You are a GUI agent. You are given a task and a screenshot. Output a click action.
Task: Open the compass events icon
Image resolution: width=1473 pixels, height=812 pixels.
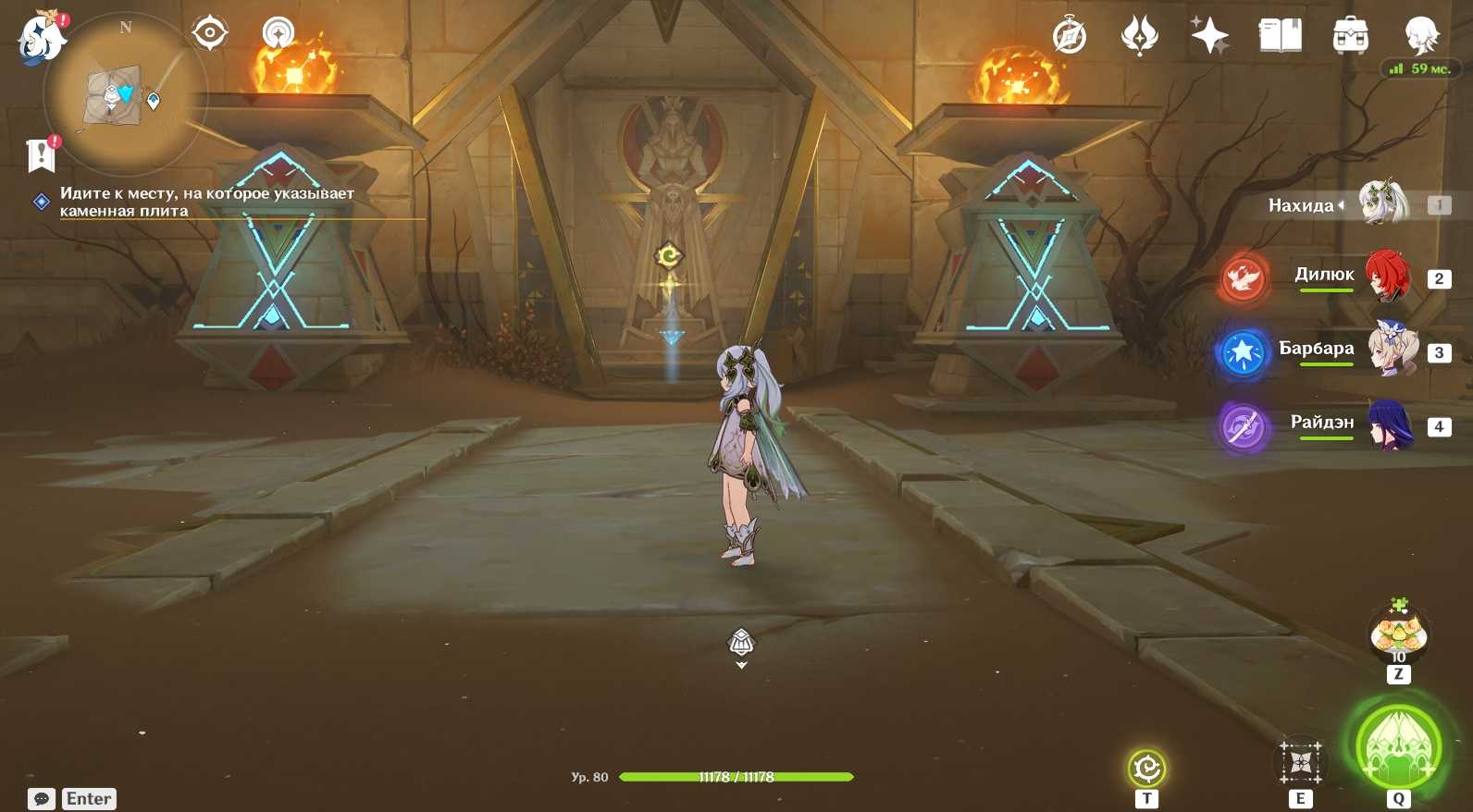(x=1069, y=37)
